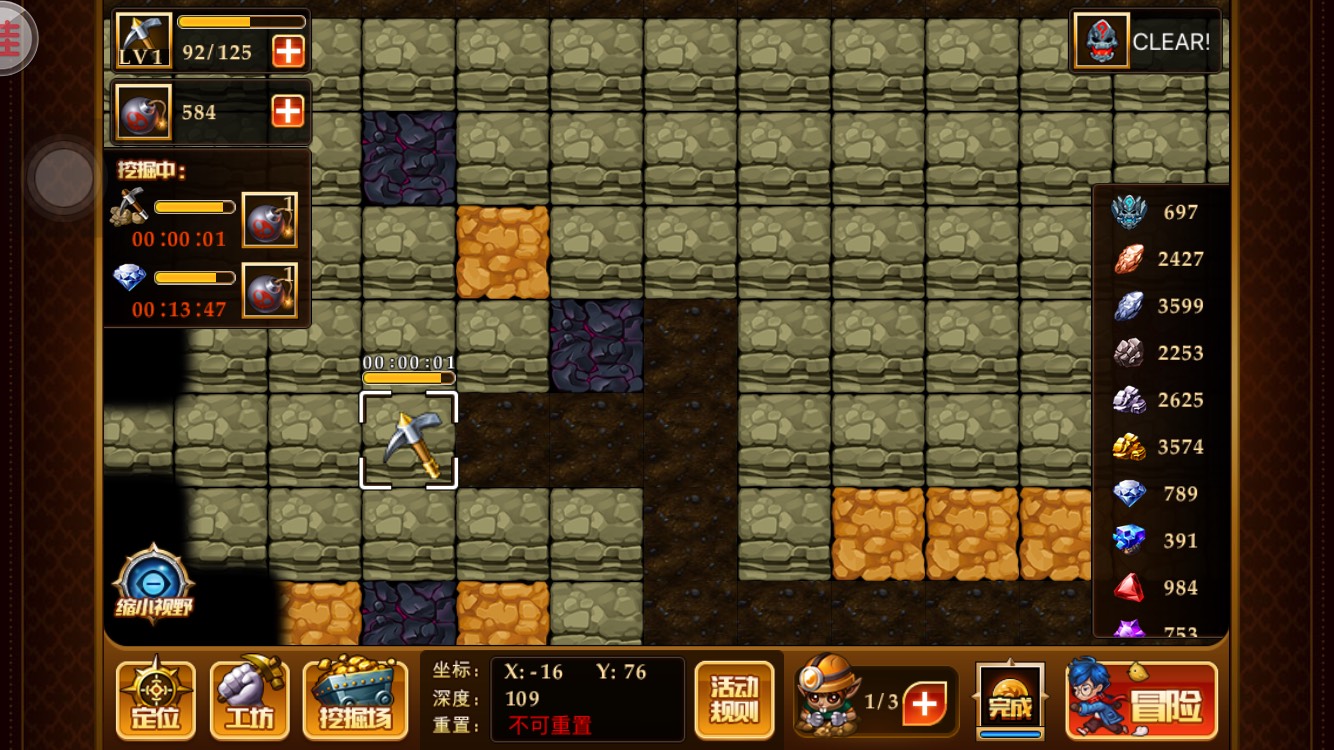Add pickaxe energy with the plus button
Image resolution: width=1334 pixels, height=750 pixels.
coord(288,51)
